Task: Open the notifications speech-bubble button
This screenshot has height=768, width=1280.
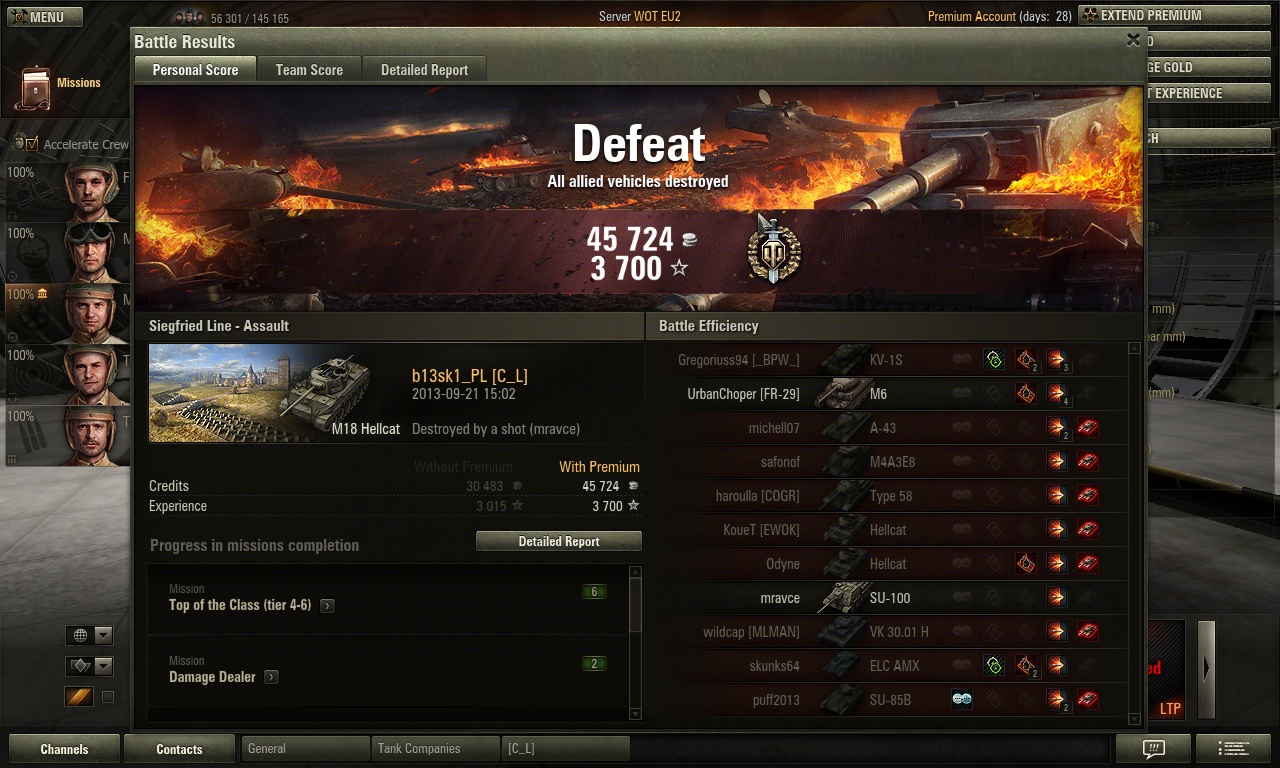Action: pos(1153,749)
